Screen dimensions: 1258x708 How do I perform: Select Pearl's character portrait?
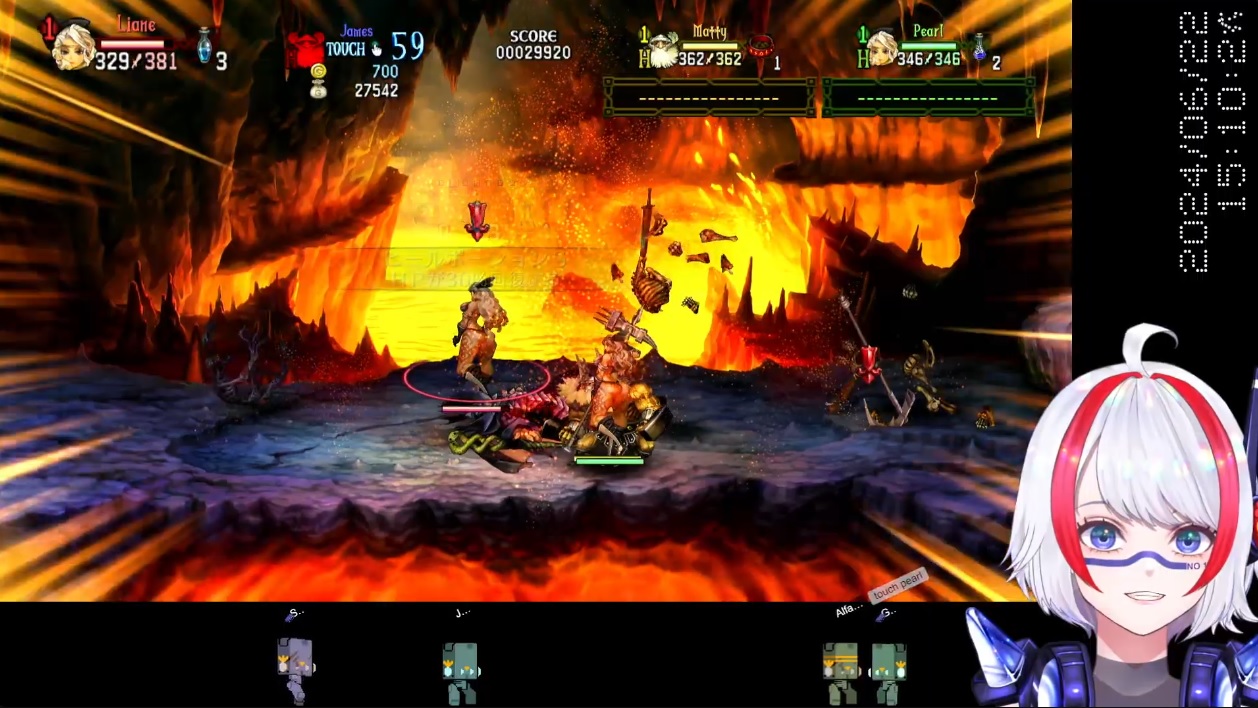pos(882,49)
